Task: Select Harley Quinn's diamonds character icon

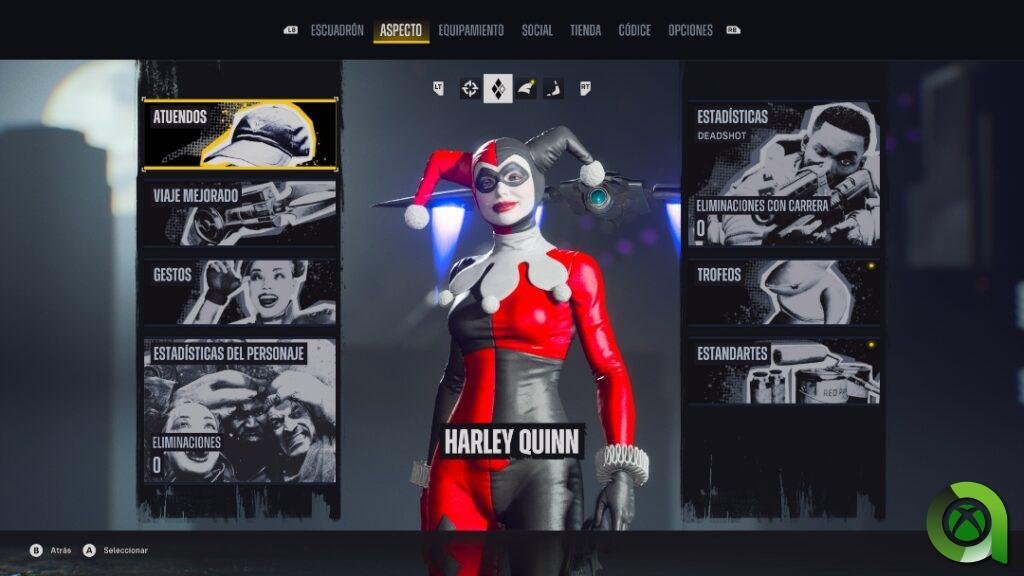Action: 498,89
